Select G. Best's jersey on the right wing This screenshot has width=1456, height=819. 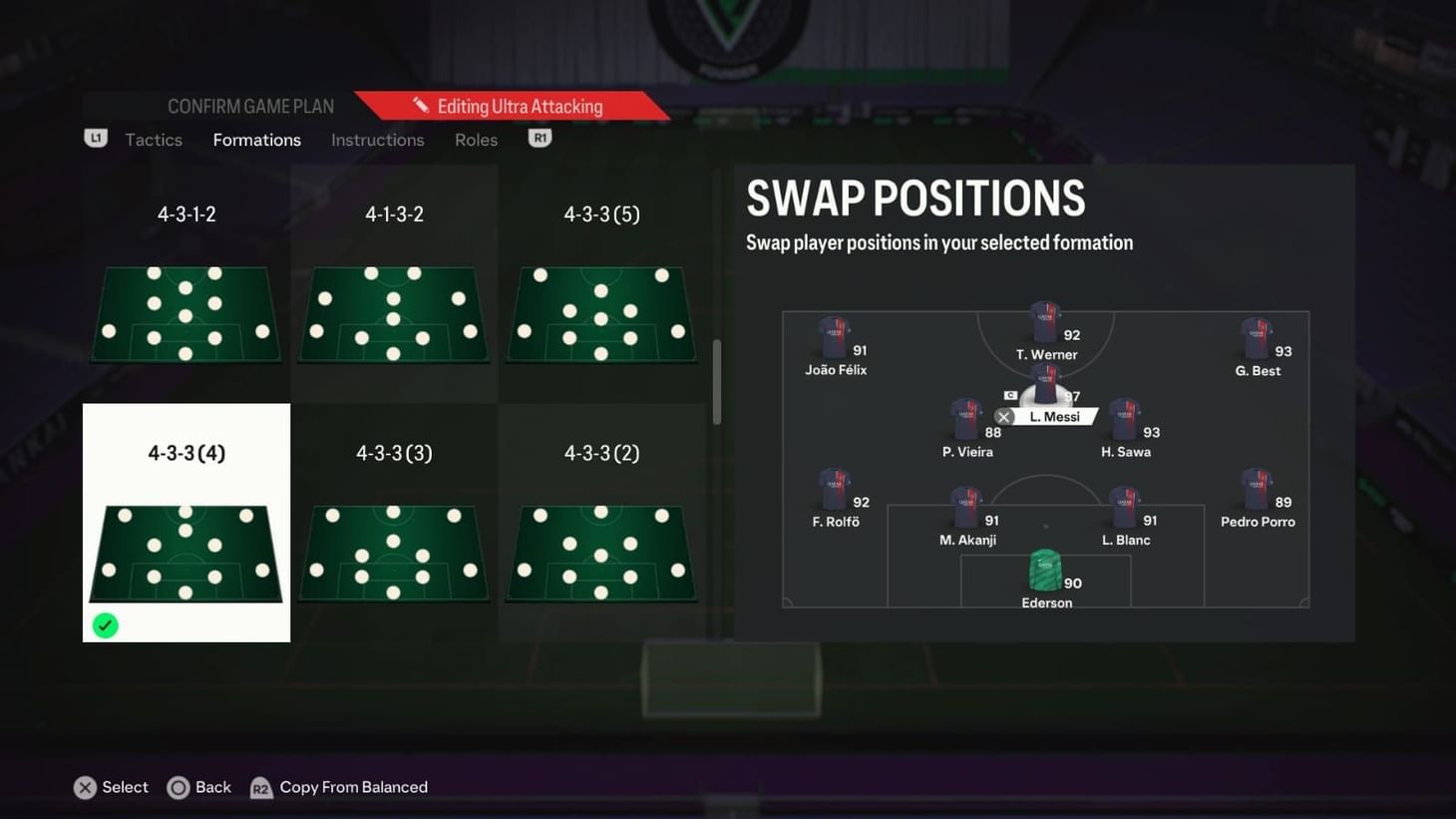tap(1259, 341)
